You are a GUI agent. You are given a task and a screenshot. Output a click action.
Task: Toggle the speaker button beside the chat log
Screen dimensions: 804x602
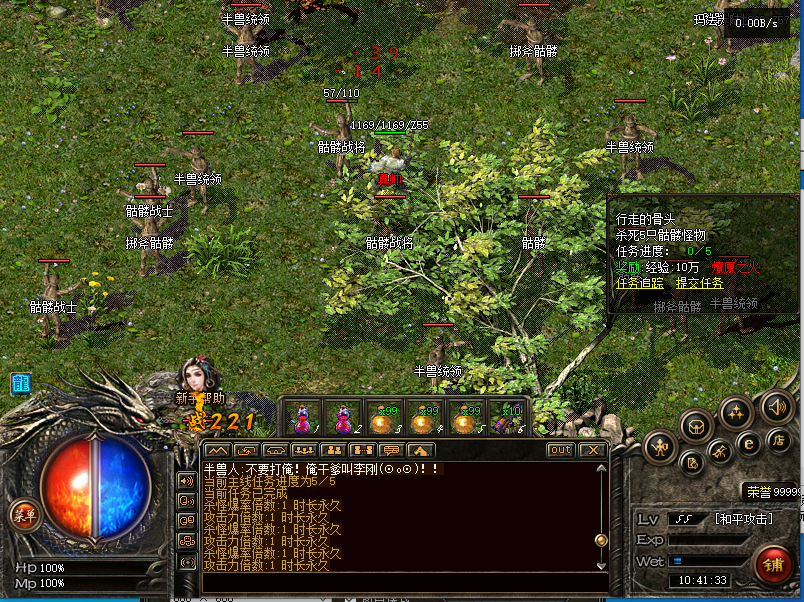186,479
